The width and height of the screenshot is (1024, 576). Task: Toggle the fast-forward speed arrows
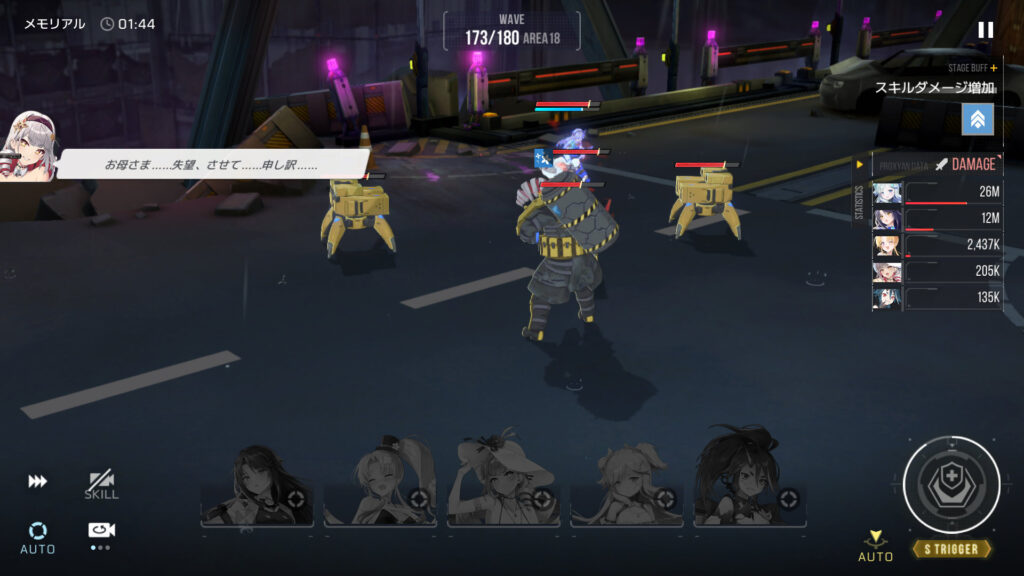37,482
